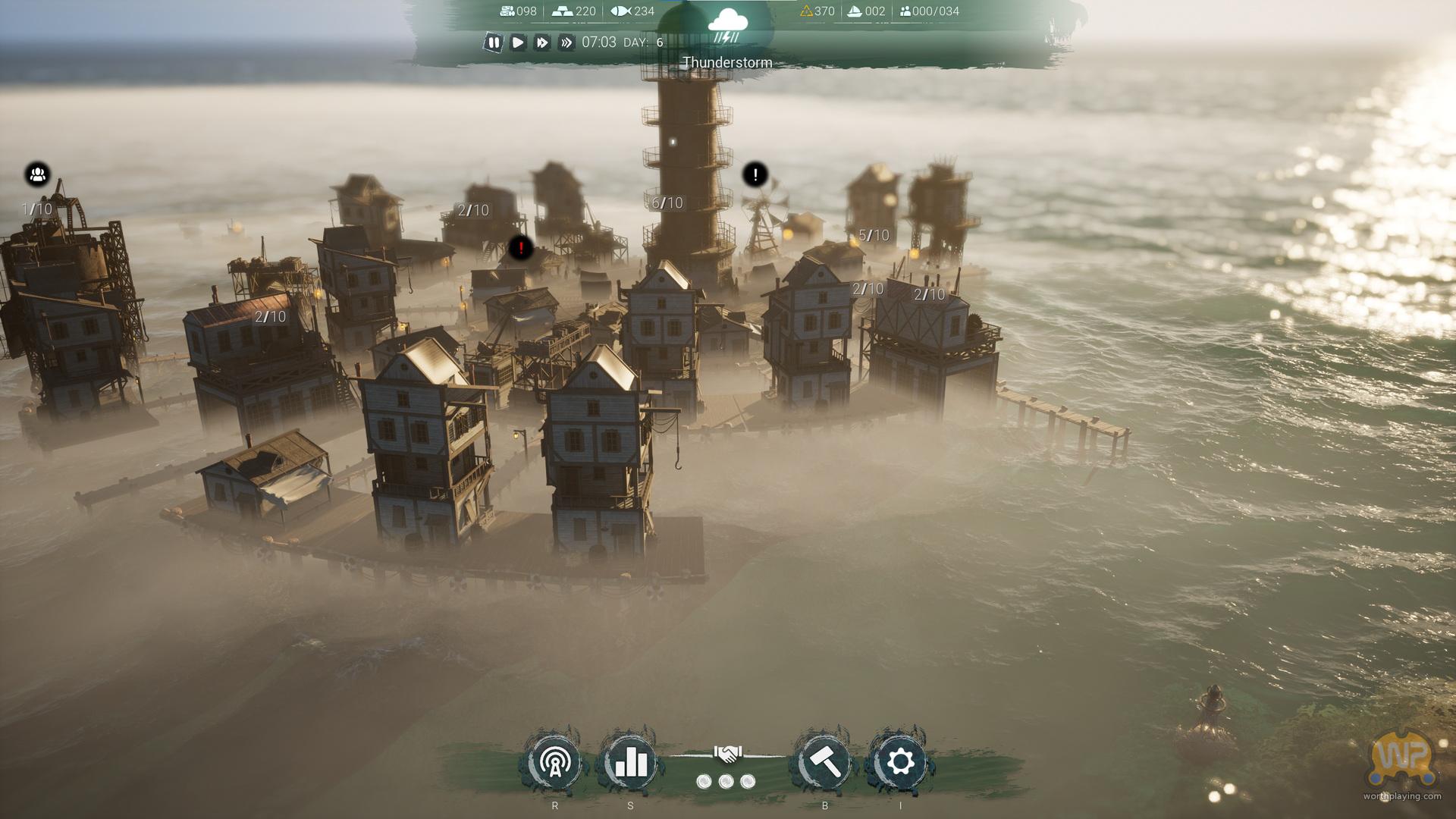Pause the game with the pause button
The image size is (1456, 819).
pyautogui.click(x=494, y=42)
